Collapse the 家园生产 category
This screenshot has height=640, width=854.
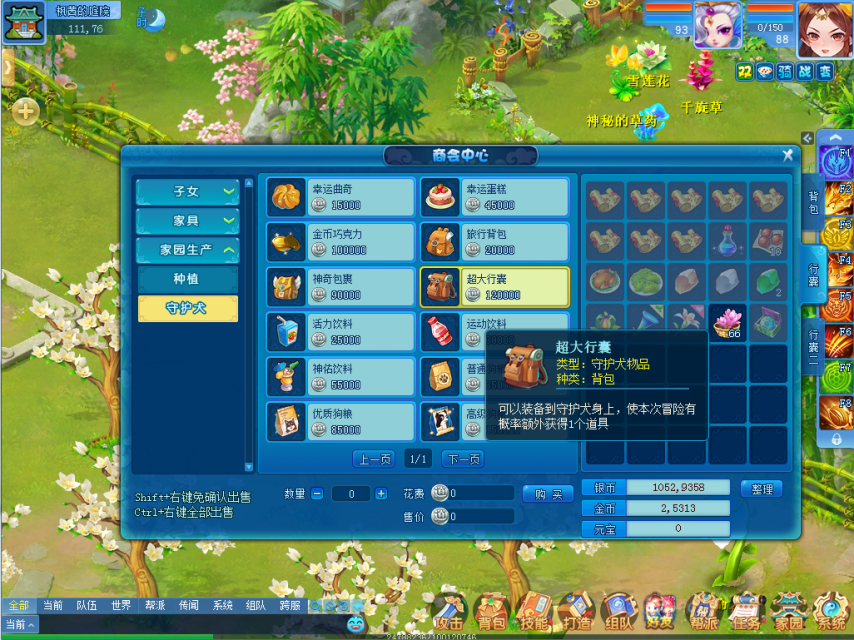[x=187, y=250]
